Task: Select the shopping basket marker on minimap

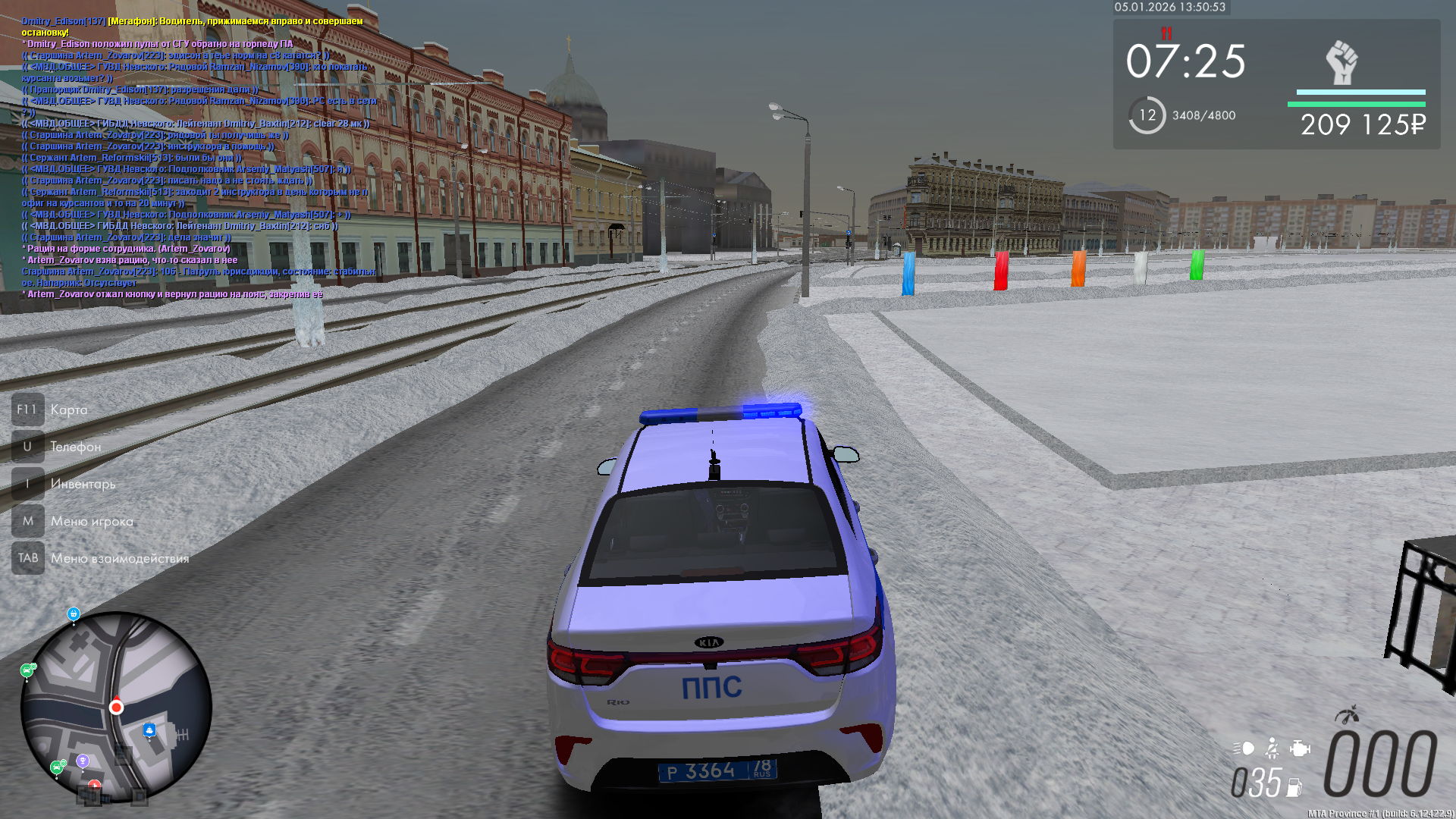Action: 74,613
